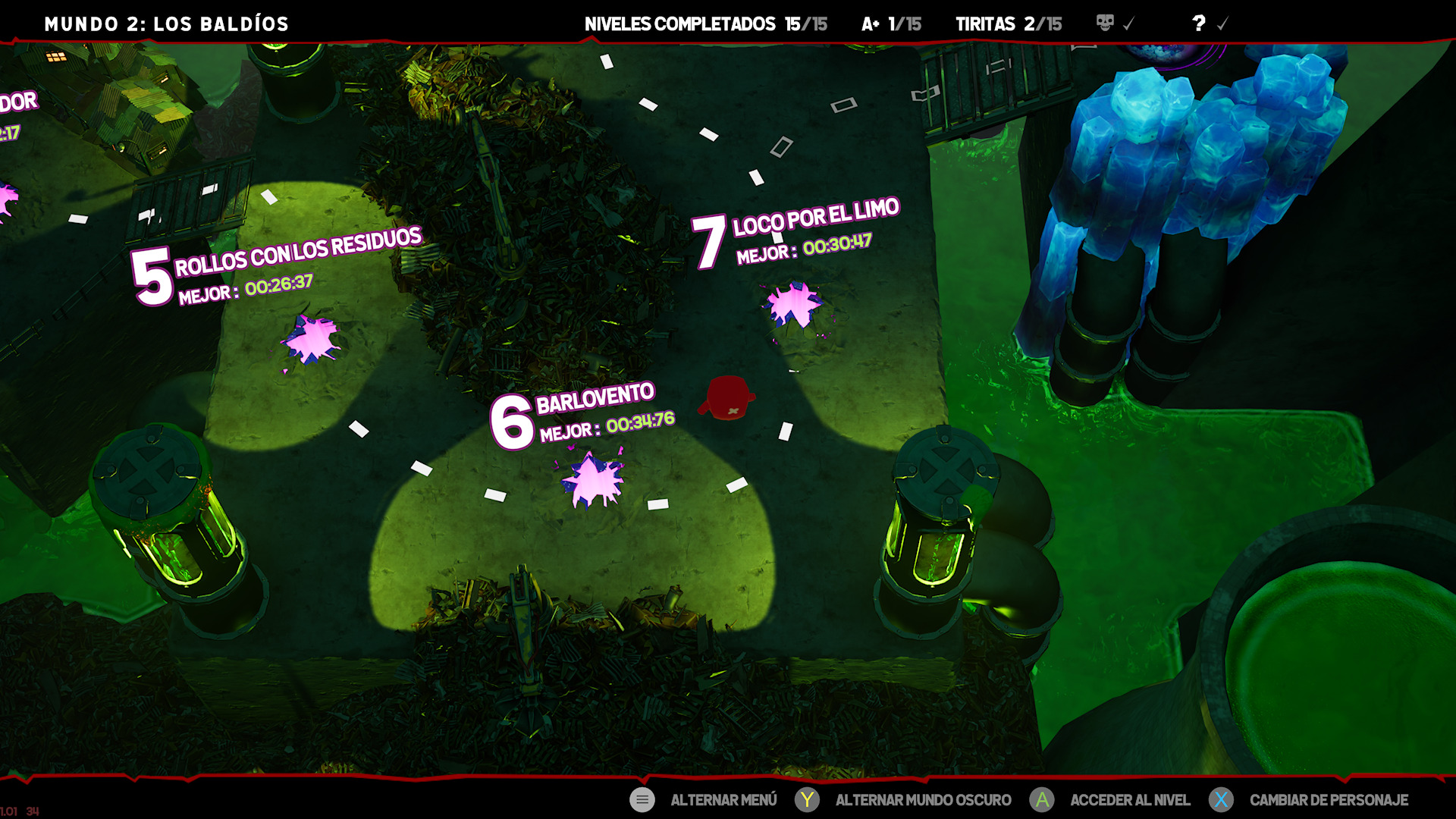Click the Mundo 2: Los Baldíos title

(166, 24)
